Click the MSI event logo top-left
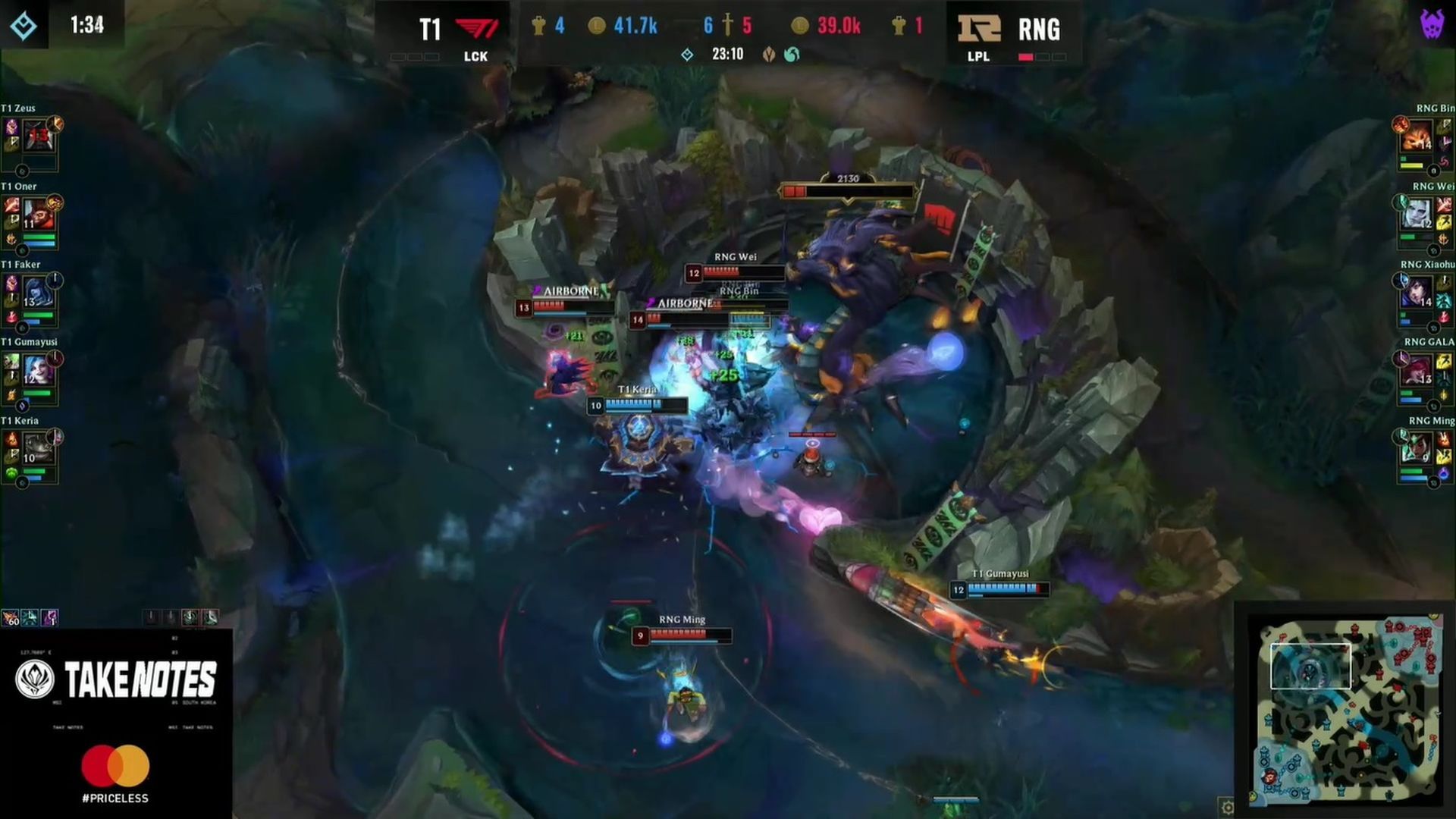This screenshot has height=819, width=1456. (x=24, y=27)
